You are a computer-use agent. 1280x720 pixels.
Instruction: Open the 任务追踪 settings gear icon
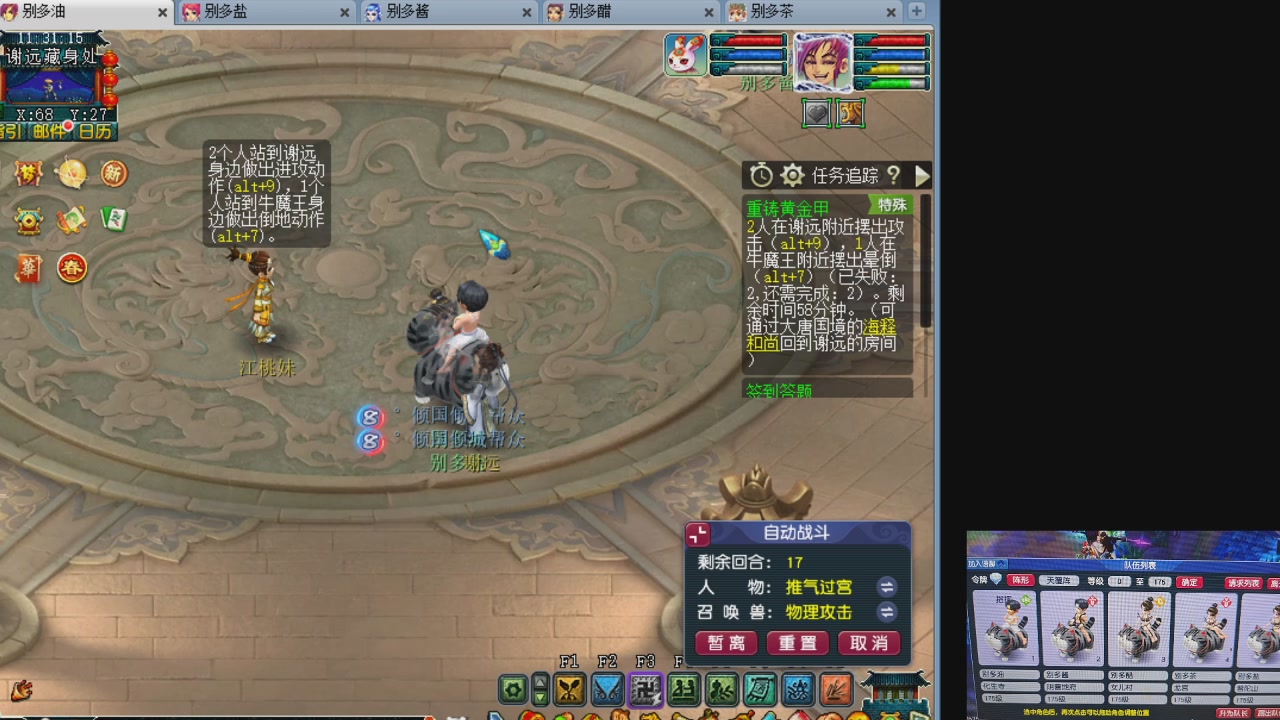click(790, 175)
